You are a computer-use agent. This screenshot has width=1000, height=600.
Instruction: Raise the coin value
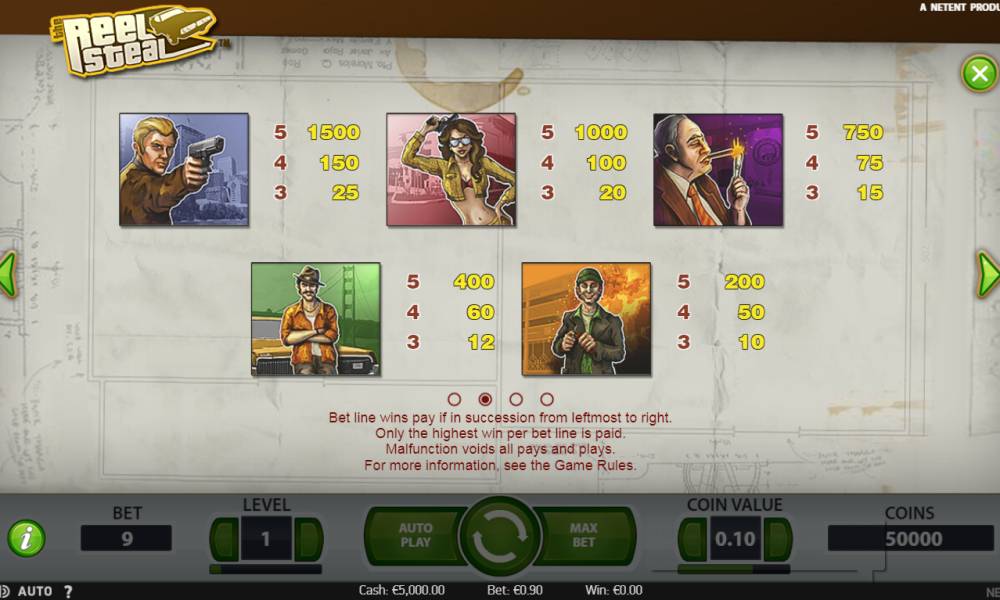[x=779, y=539]
